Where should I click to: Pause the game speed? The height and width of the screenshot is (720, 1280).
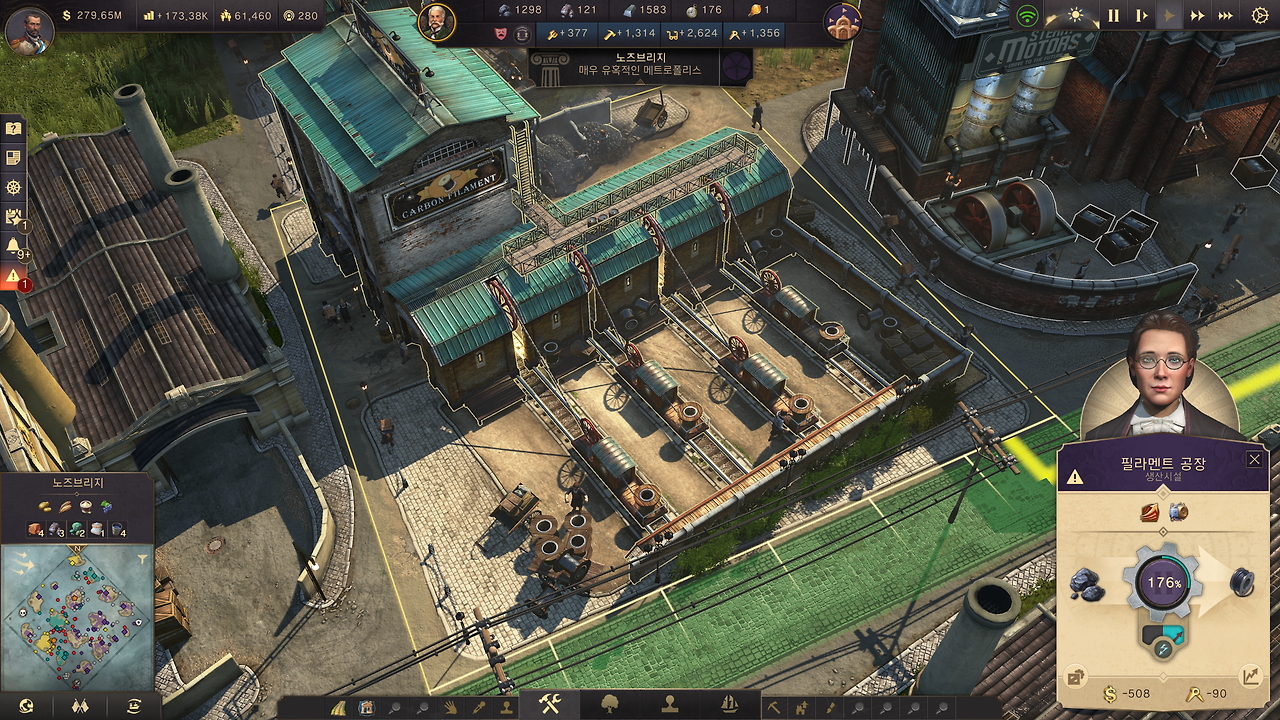tap(1113, 16)
